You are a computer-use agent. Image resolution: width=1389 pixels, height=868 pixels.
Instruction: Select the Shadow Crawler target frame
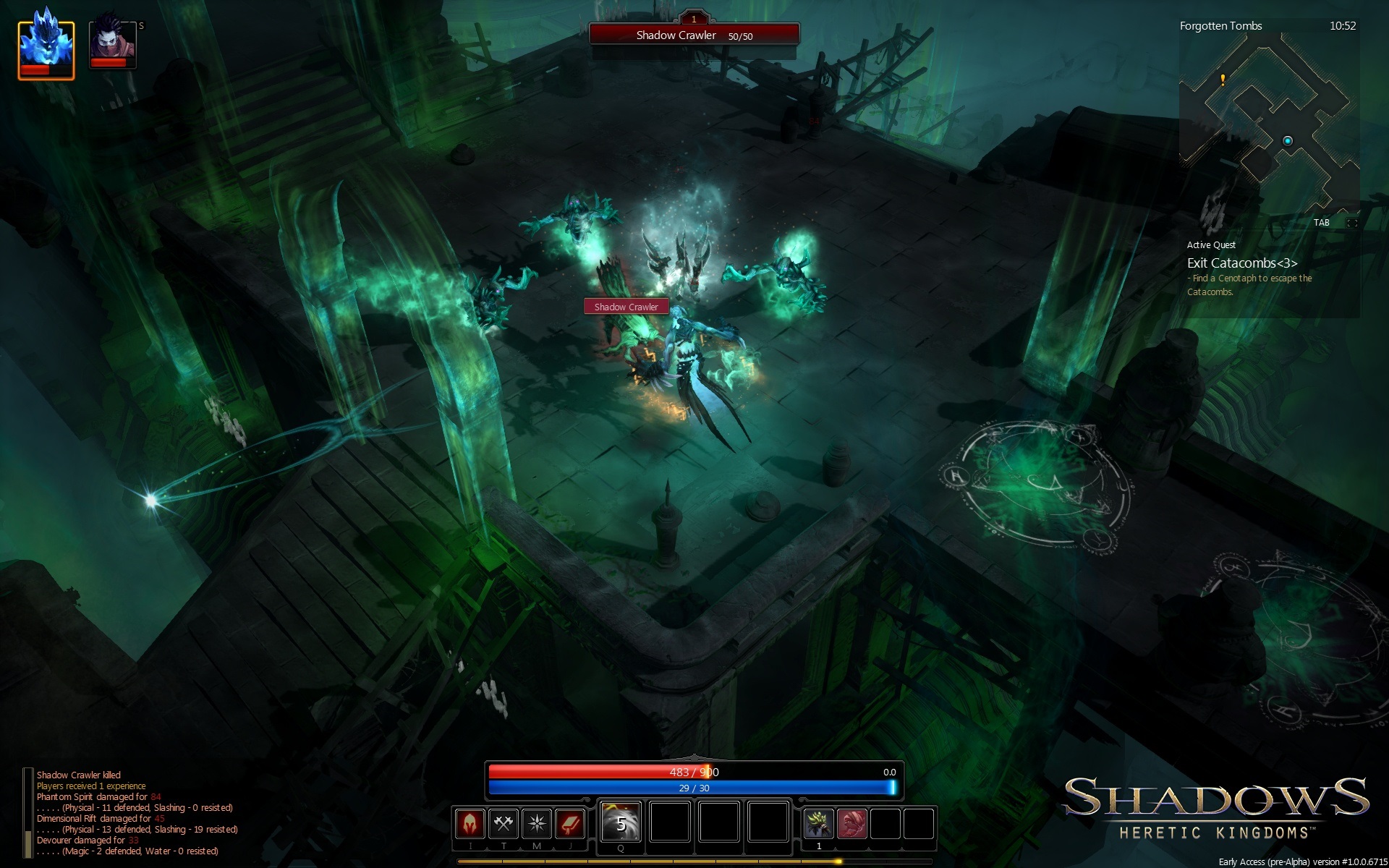[x=694, y=35]
